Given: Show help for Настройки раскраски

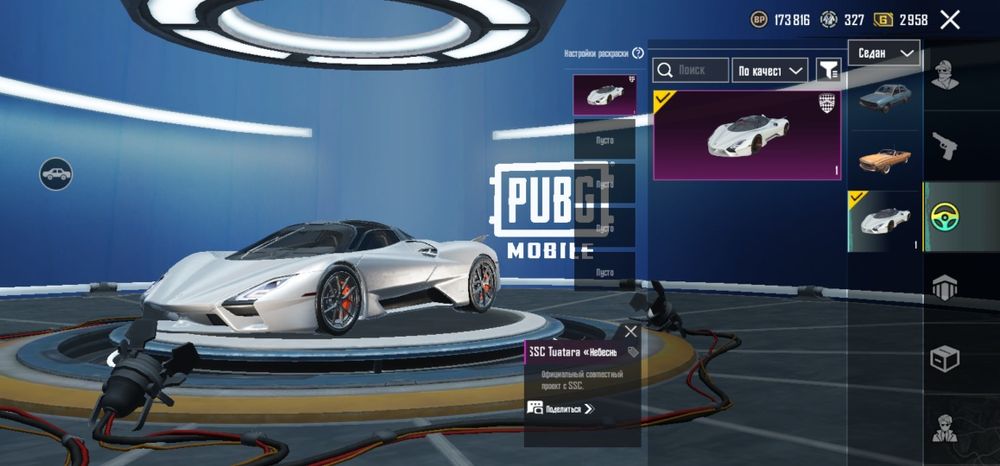Looking at the screenshot, I should click(x=637, y=53).
